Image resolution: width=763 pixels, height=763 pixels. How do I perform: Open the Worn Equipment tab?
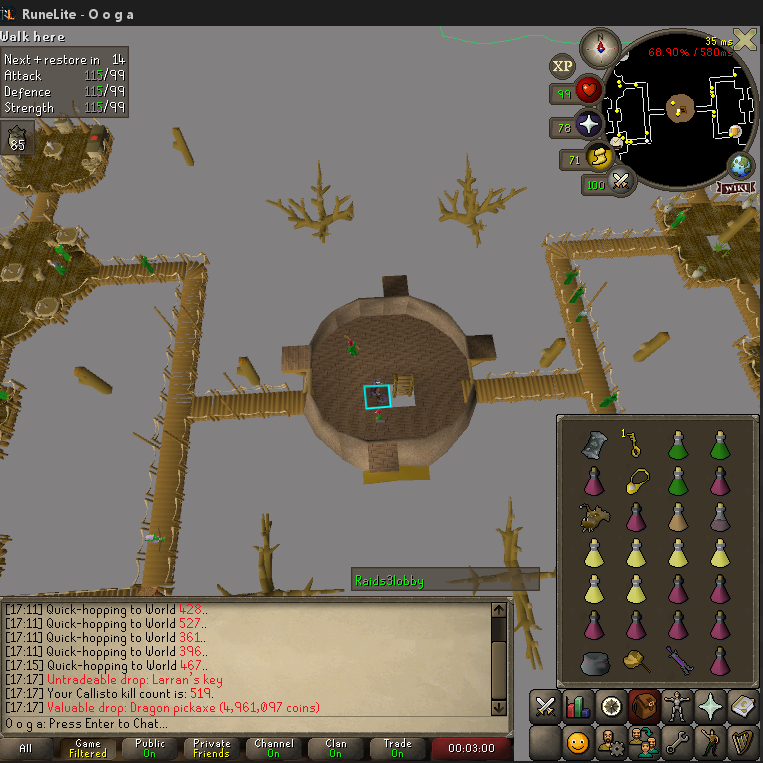(x=677, y=705)
